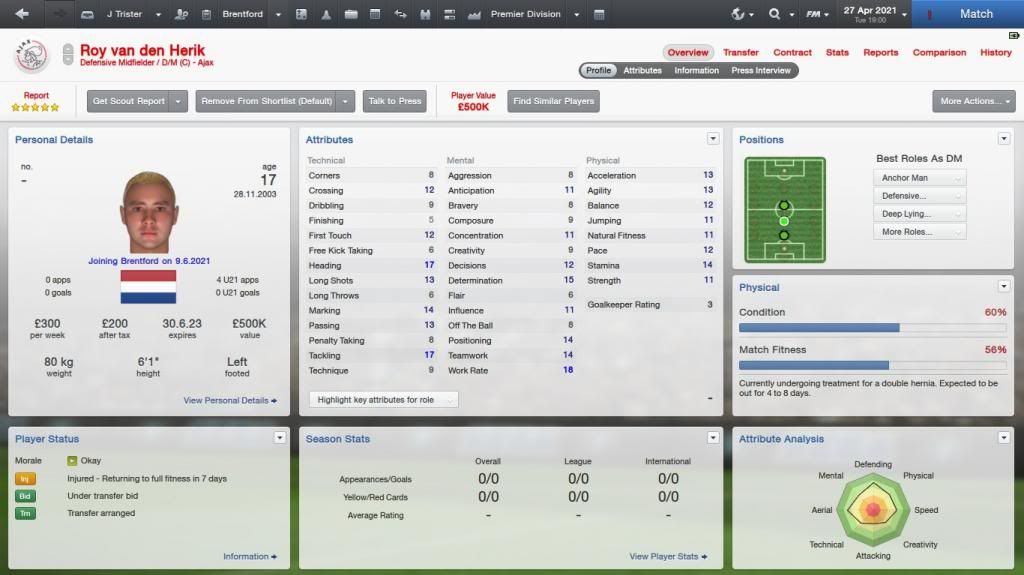This screenshot has width=1024, height=575.
Task: View the Reports tab
Action: pos(880,52)
